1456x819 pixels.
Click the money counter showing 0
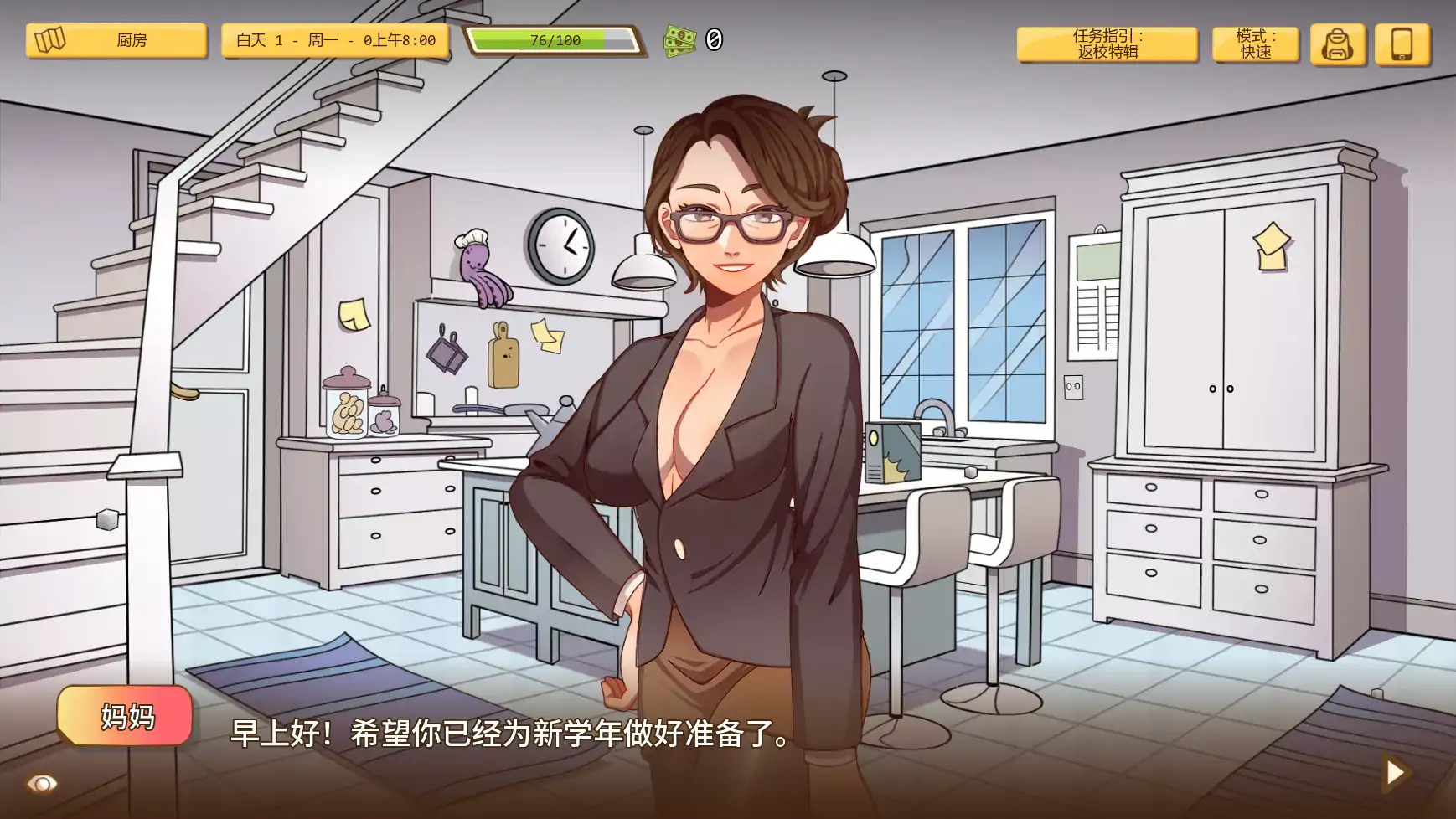click(714, 38)
